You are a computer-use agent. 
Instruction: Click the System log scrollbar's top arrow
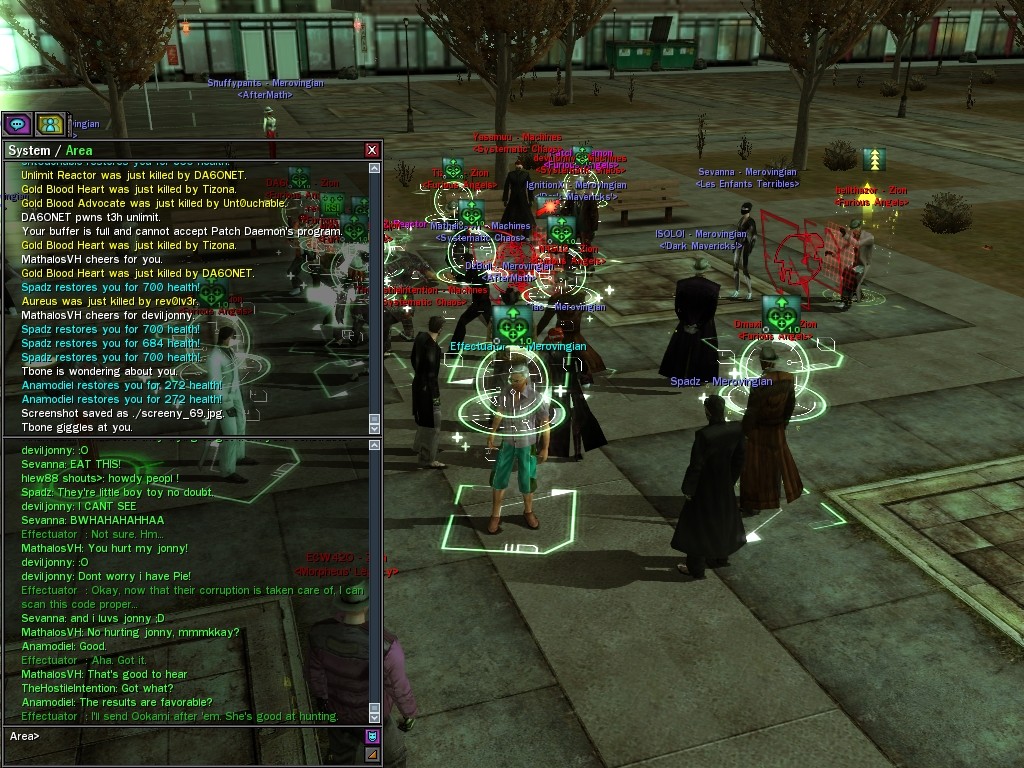click(x=375, y=168)
